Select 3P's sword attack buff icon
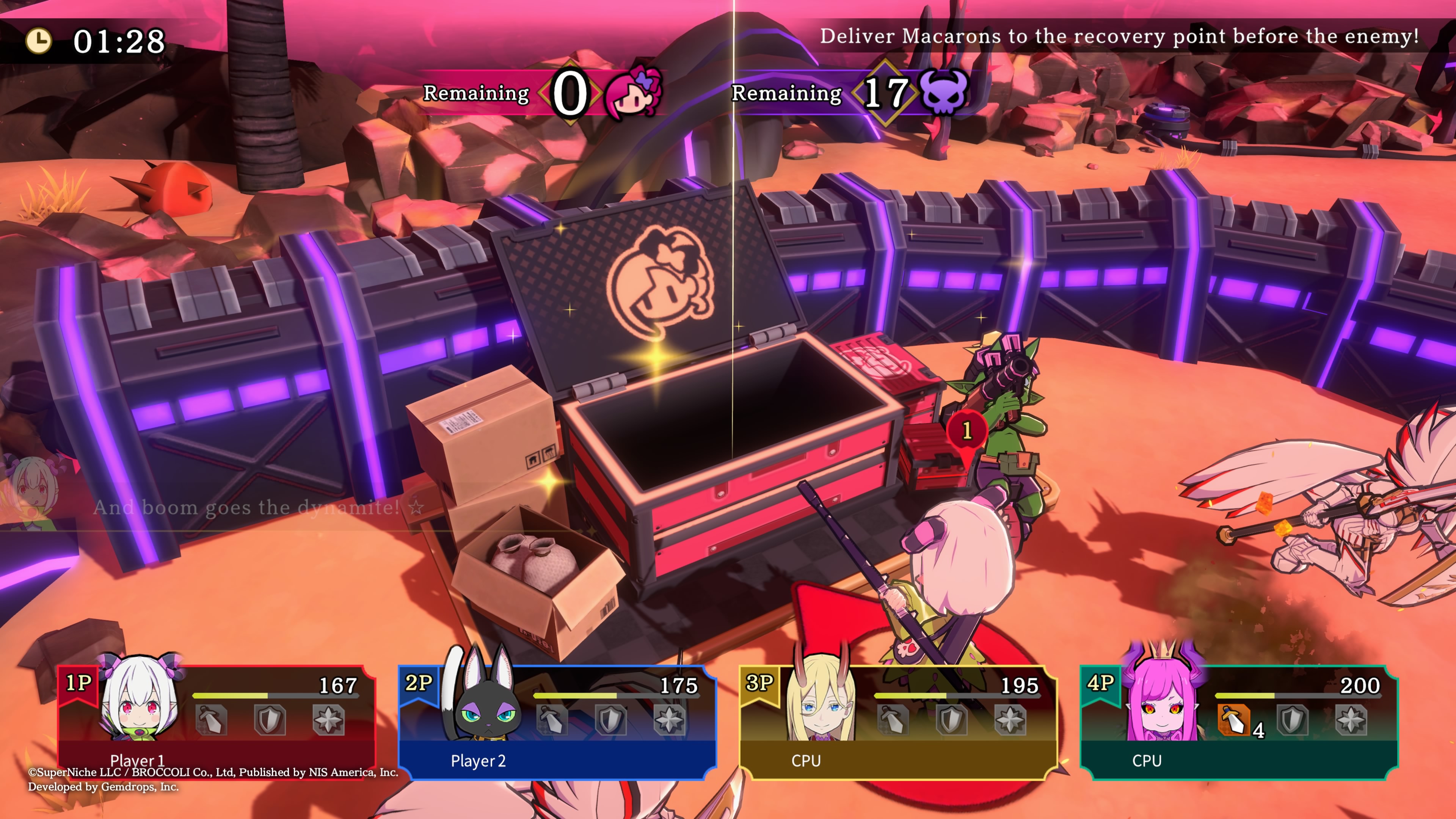 coord(893,720)
